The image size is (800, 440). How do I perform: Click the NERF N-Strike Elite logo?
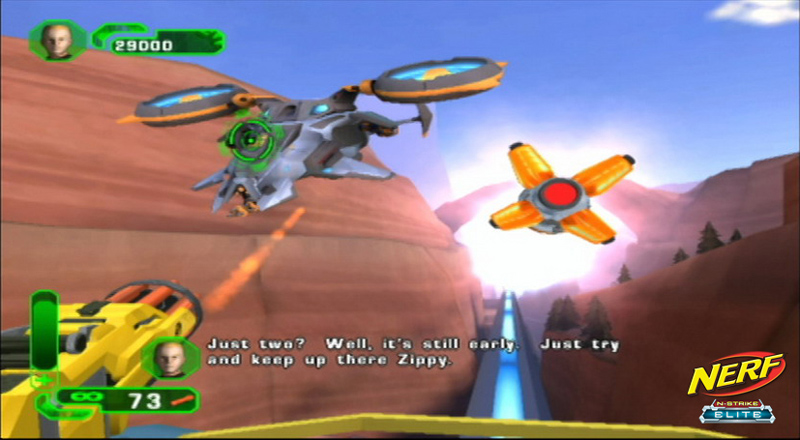[x=735, y=388]
